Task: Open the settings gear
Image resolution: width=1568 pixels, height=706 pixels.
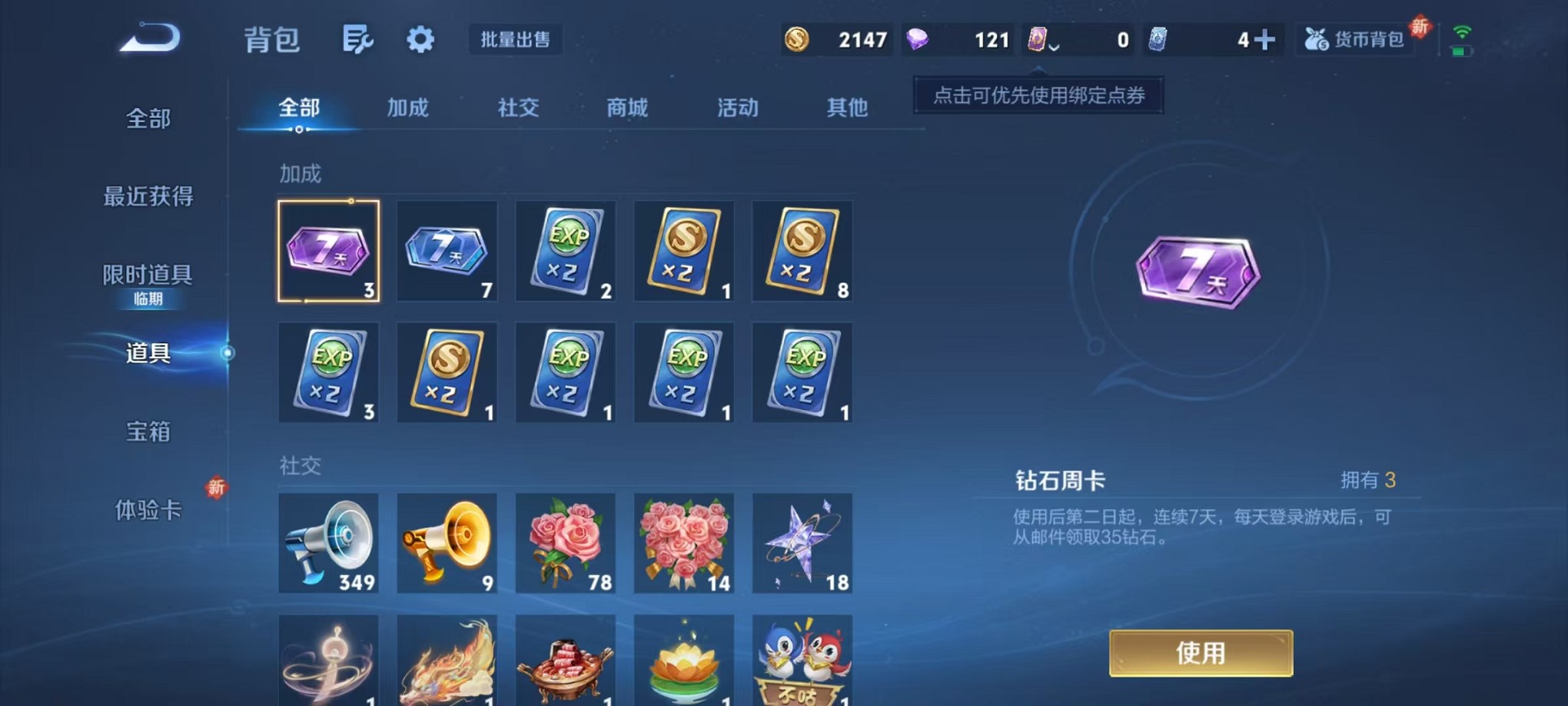Action: 419,40
